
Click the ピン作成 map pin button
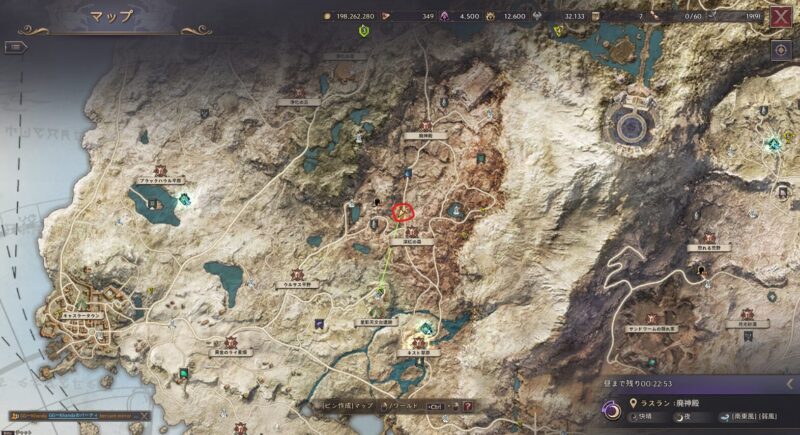(x=347, y=406)
